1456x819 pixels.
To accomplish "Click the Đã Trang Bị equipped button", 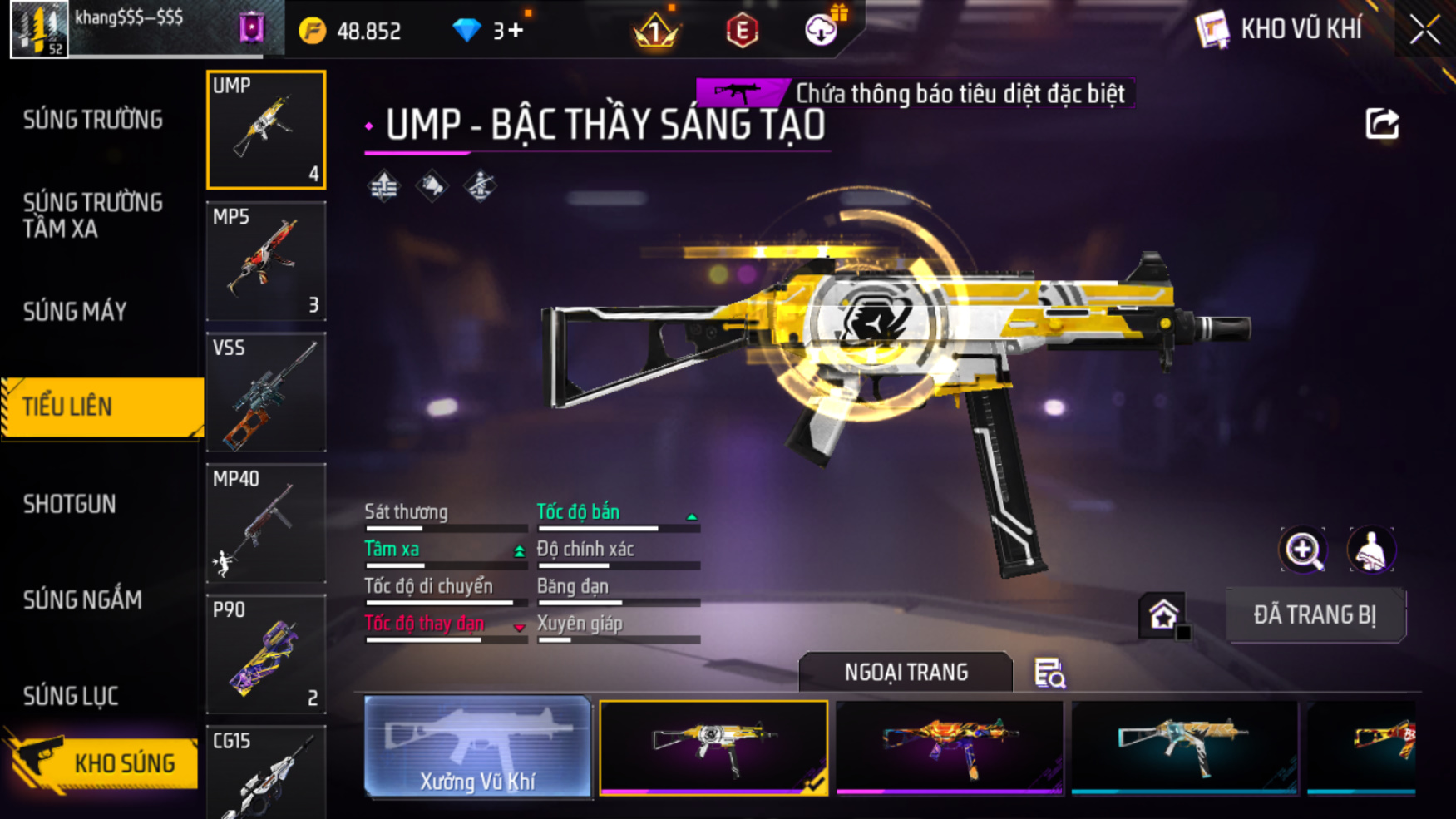I will (1315, 615).
